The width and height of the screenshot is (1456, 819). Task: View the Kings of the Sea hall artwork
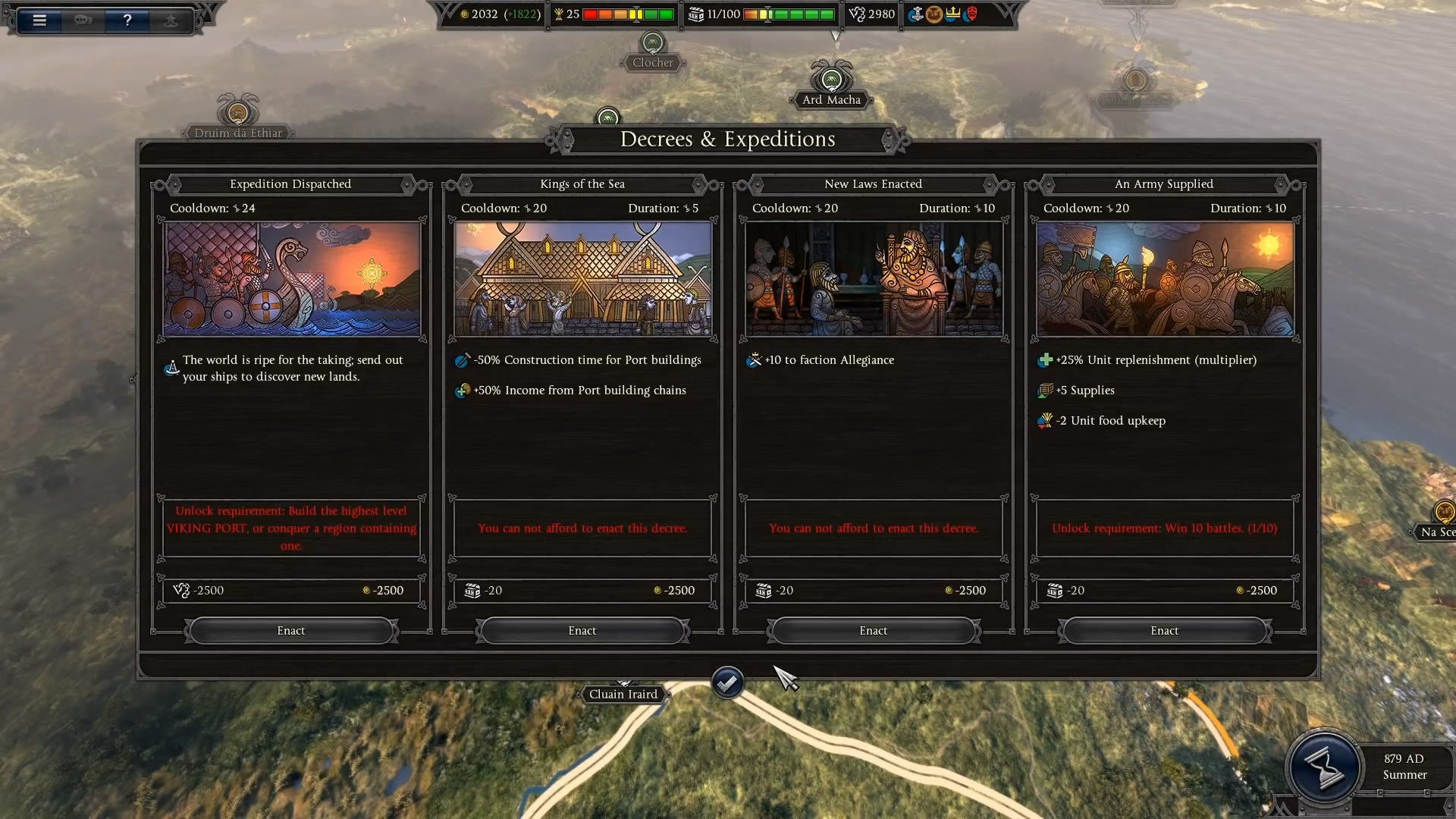point(582,278)
